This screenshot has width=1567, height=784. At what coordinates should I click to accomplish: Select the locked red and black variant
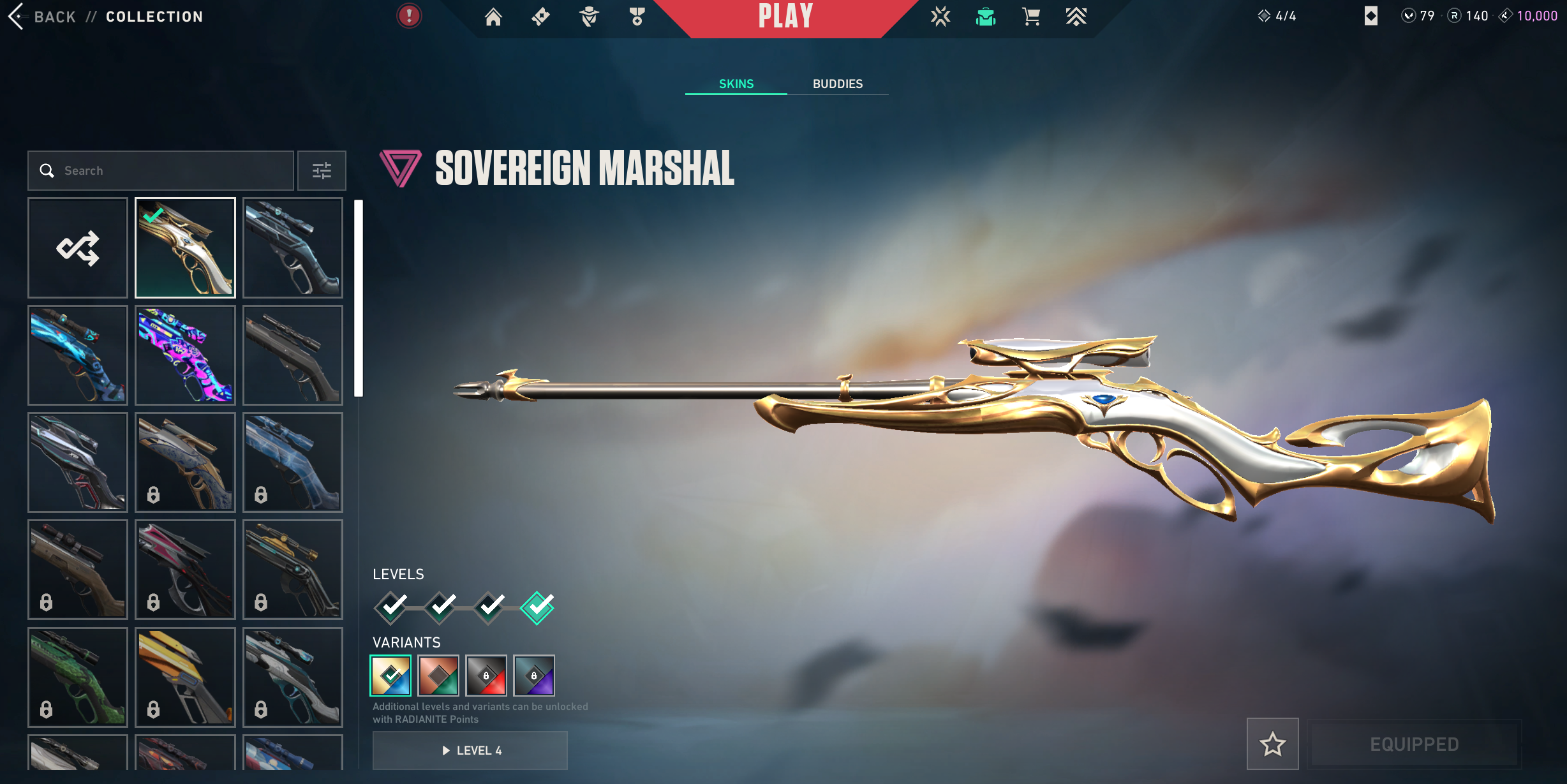486,676
